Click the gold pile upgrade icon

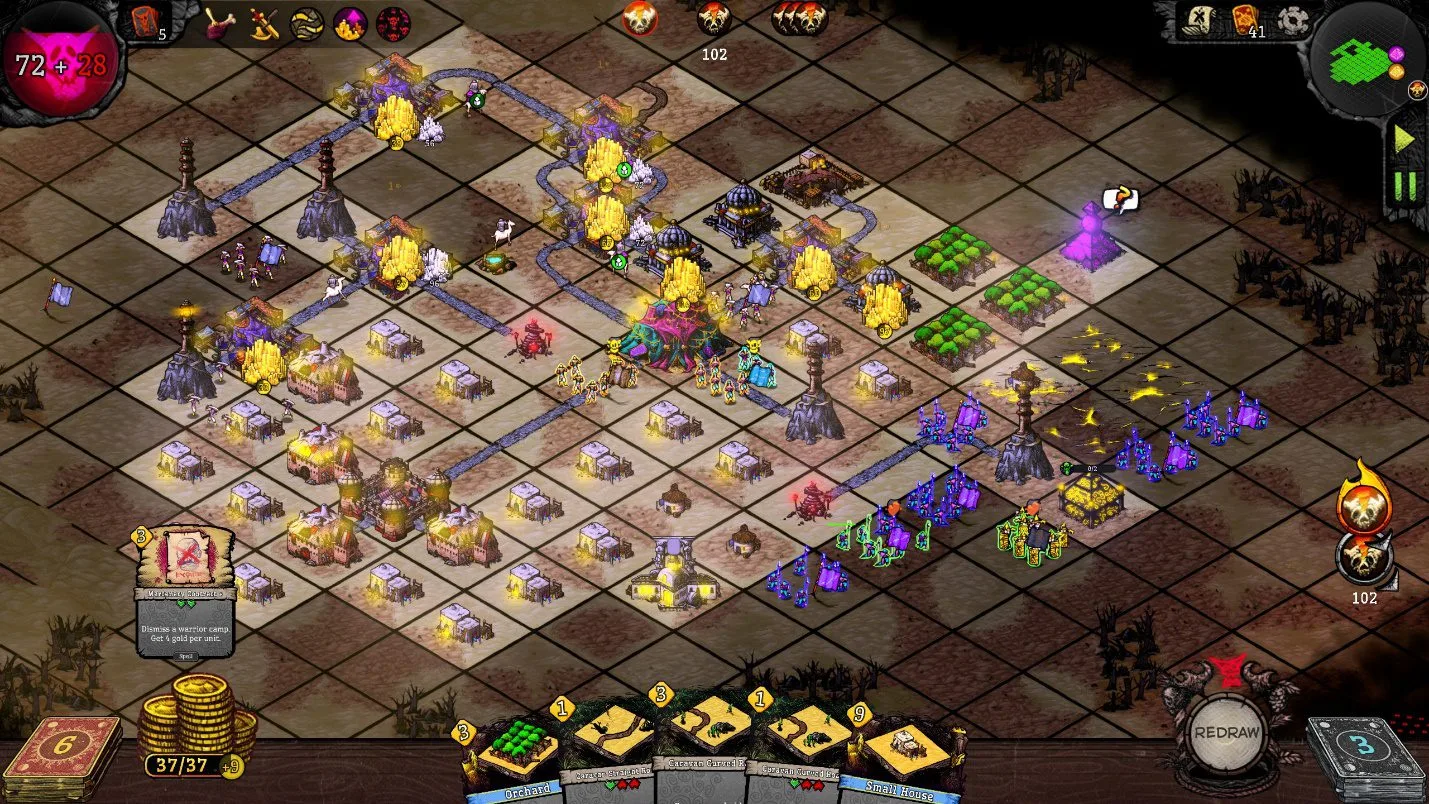[x=350, y=23]
